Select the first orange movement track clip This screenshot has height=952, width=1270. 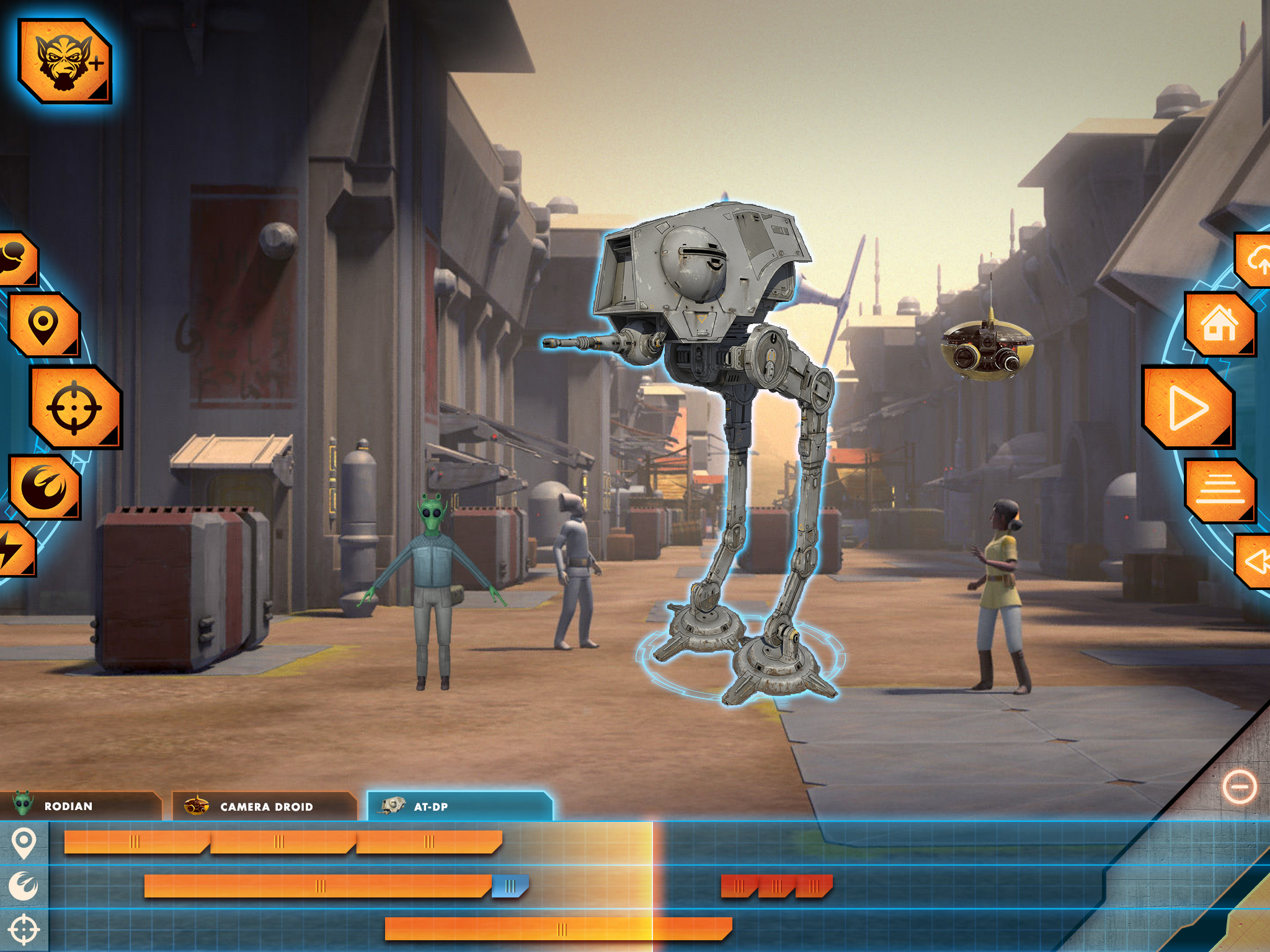(x=135, y=842)
